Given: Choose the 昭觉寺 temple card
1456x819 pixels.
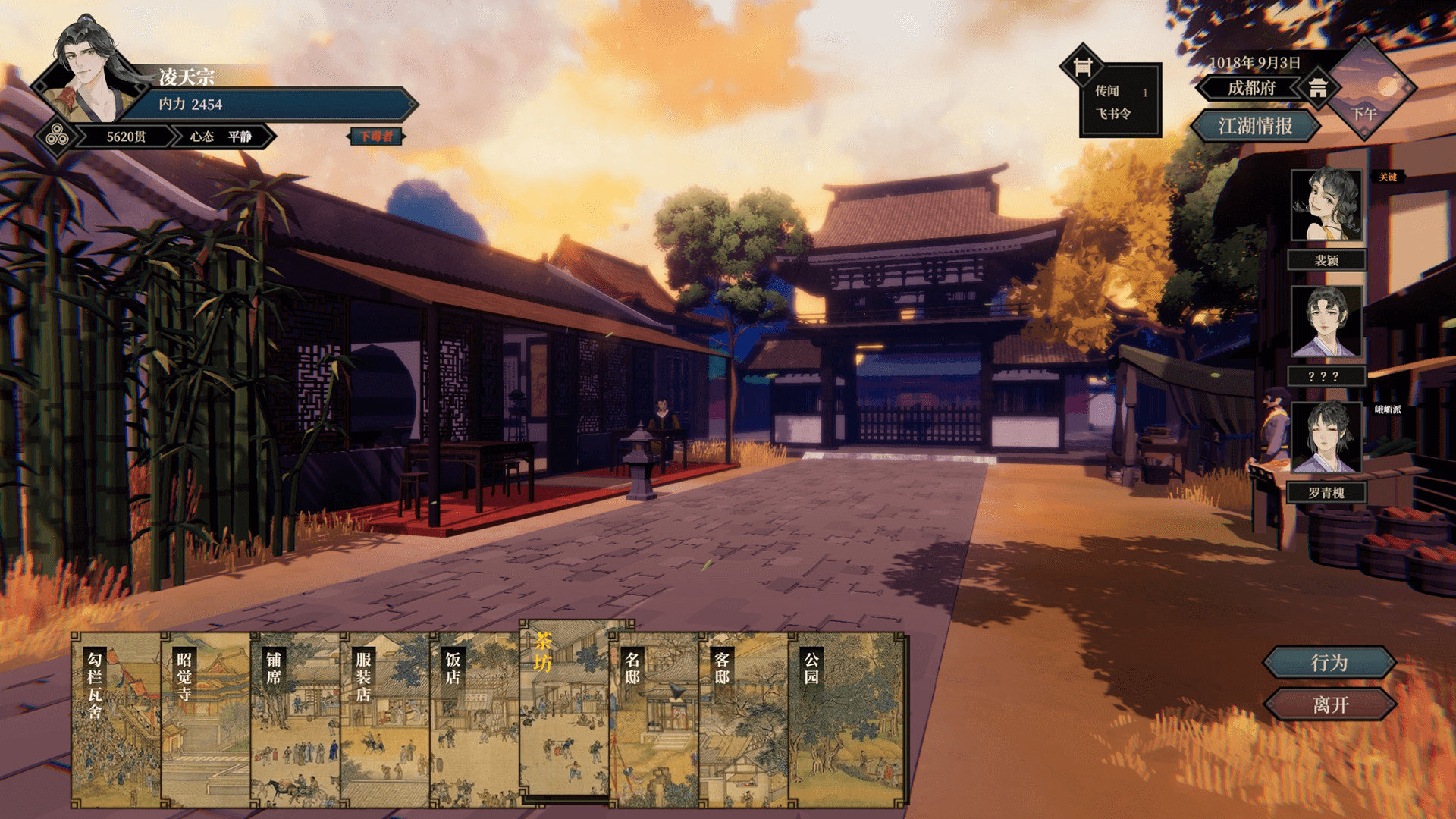Looking at the screenshot, I should (206, 719).
